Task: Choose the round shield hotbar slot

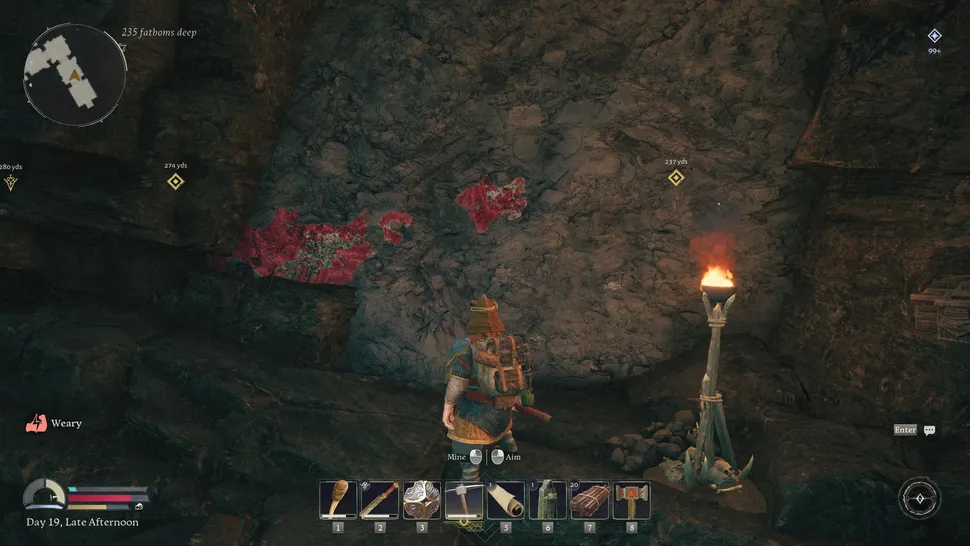Action: [422, 500]
